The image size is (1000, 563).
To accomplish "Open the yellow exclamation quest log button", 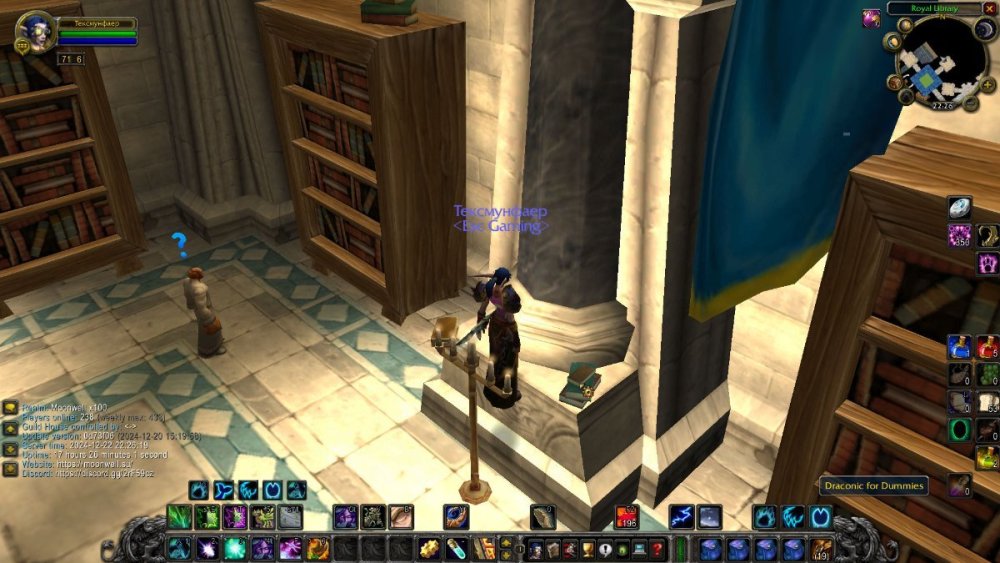I will pos(604,548).
